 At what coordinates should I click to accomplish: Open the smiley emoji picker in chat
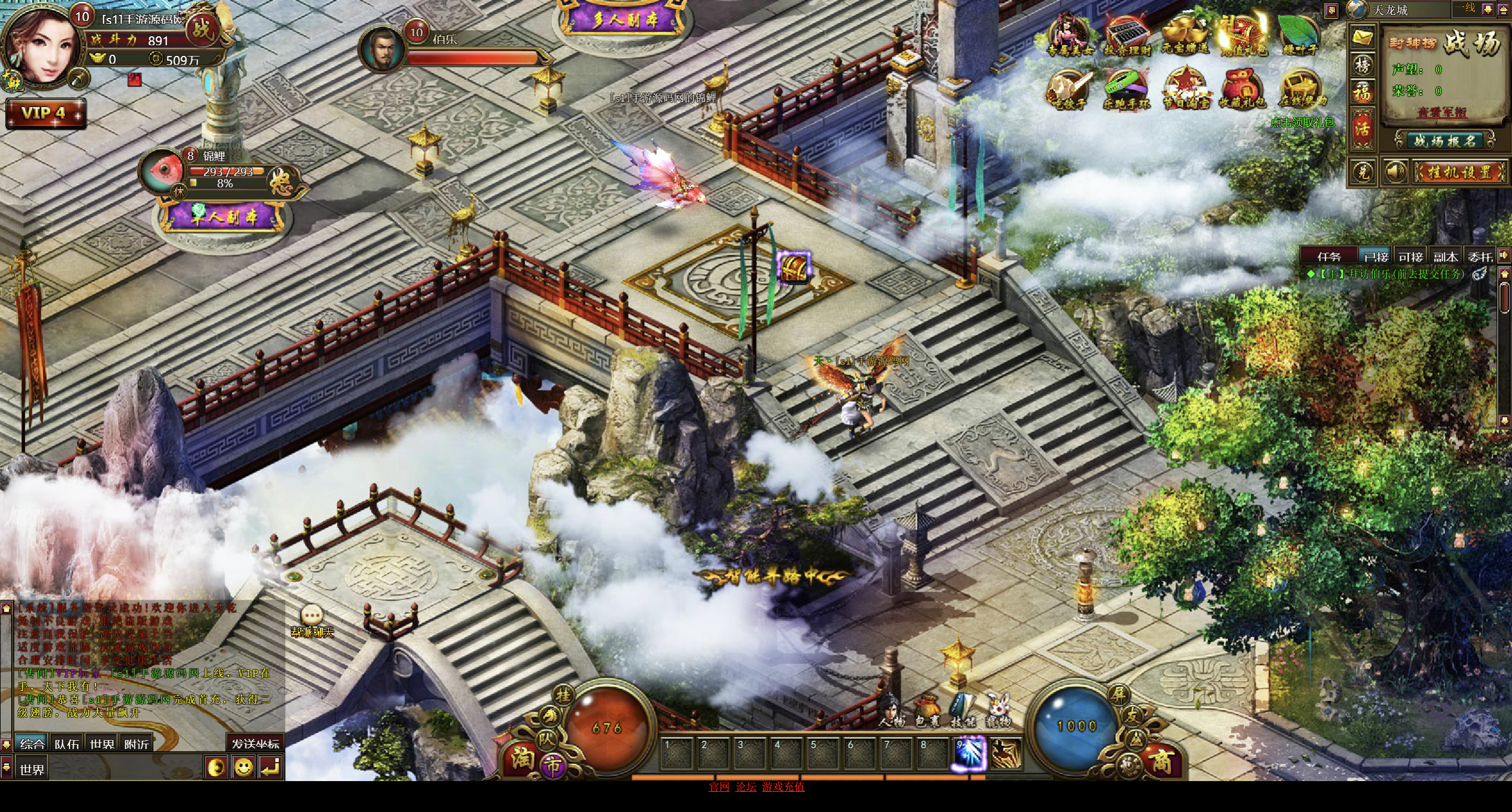pos(243,767)
